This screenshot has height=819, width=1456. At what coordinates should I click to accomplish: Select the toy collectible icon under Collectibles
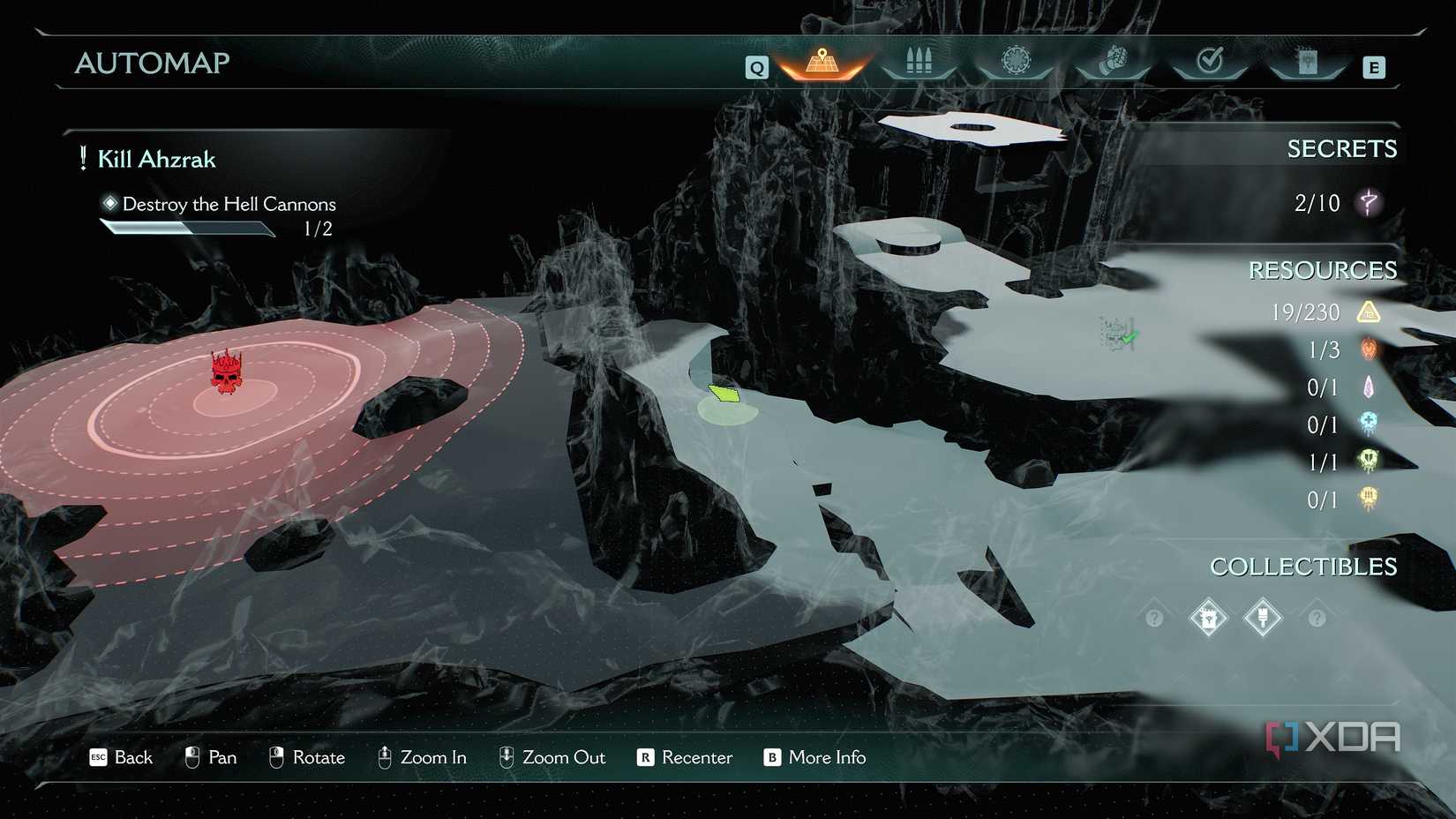pyautogui.click(x=1208, y=618)
